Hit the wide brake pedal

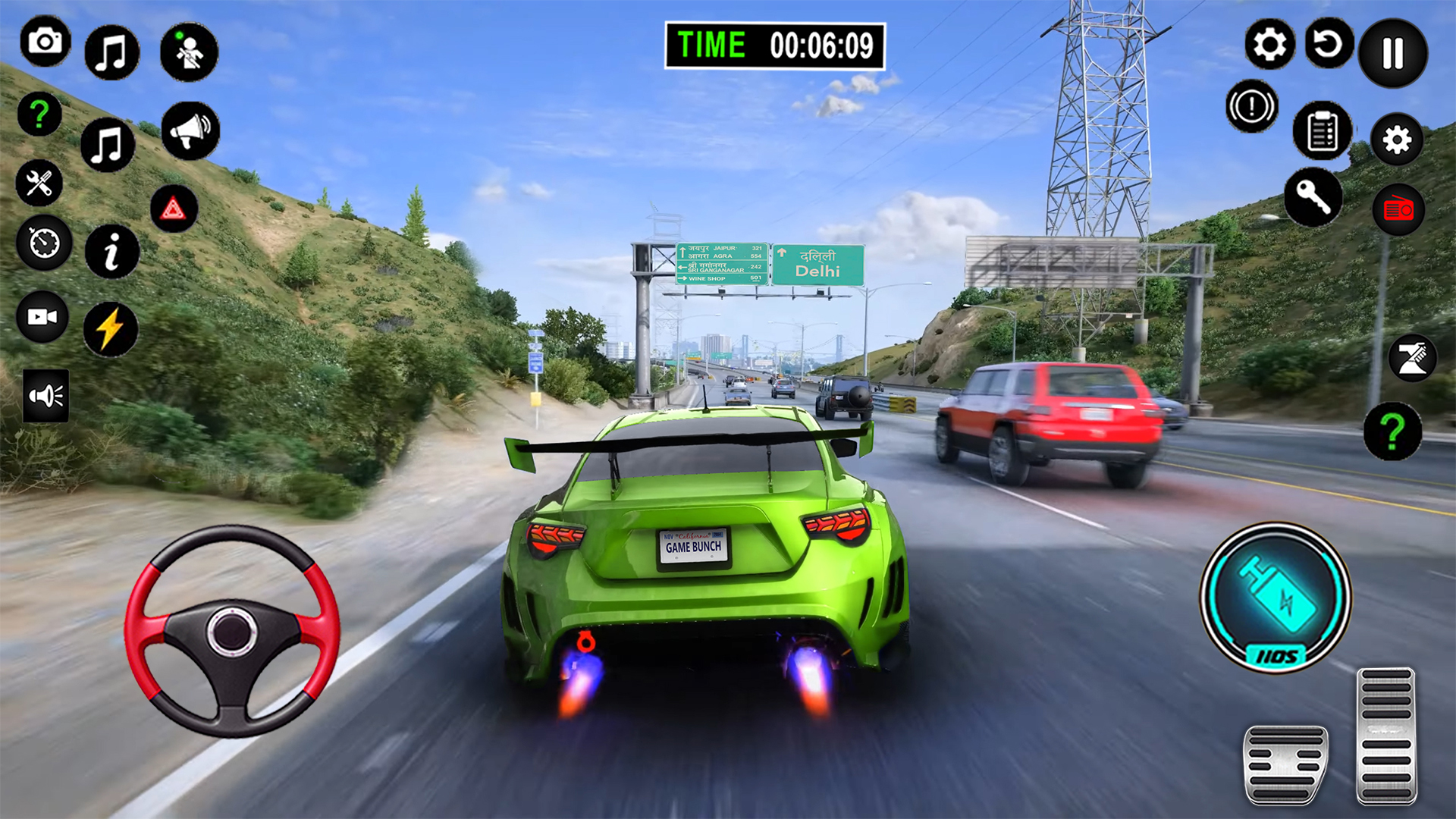tap(1285, 764)
